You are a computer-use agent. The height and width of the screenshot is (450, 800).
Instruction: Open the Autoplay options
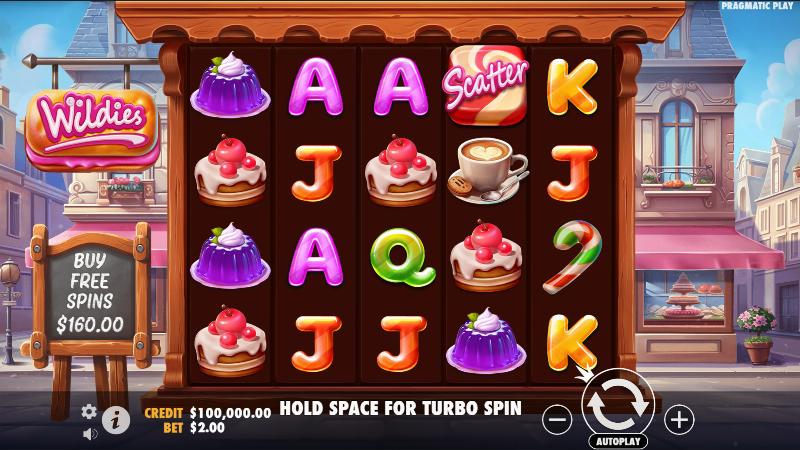(x=617, y=440)
